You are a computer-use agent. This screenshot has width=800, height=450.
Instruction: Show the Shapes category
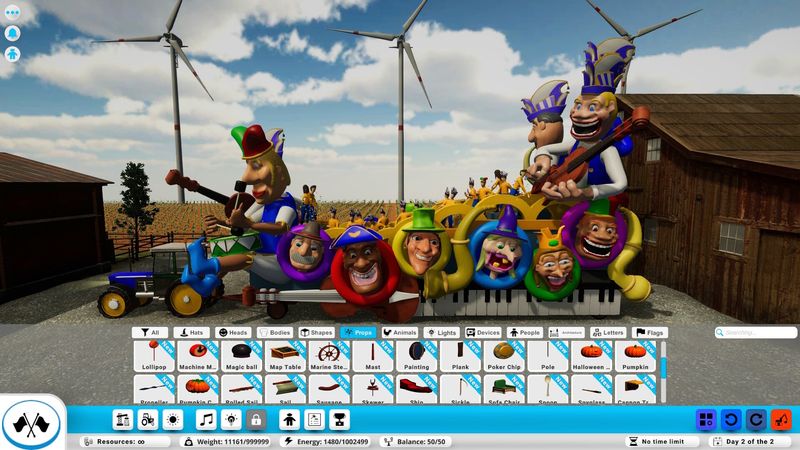(x=317, y=332)
